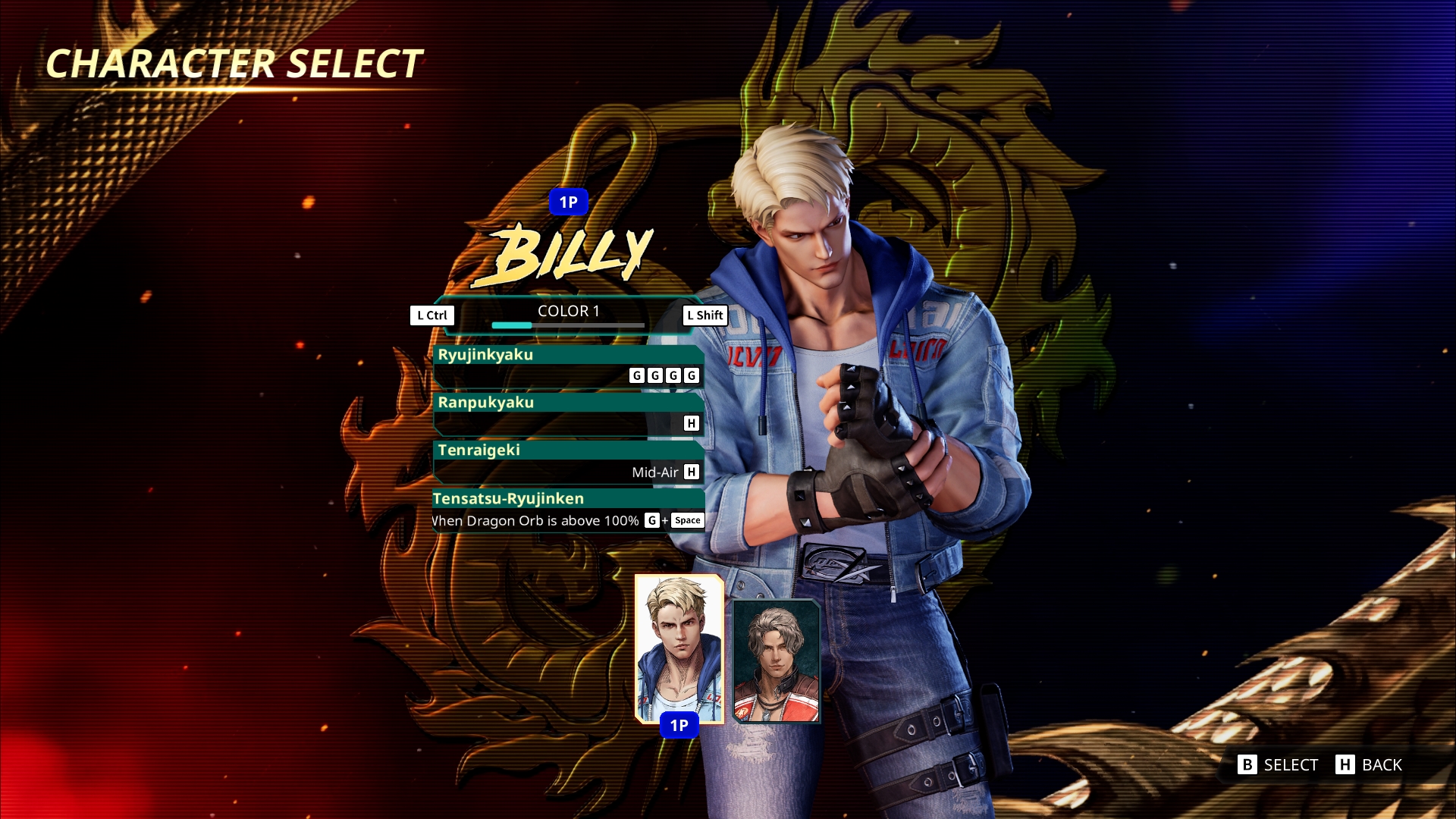Select Billy's blond character portrait

(679, 648)
